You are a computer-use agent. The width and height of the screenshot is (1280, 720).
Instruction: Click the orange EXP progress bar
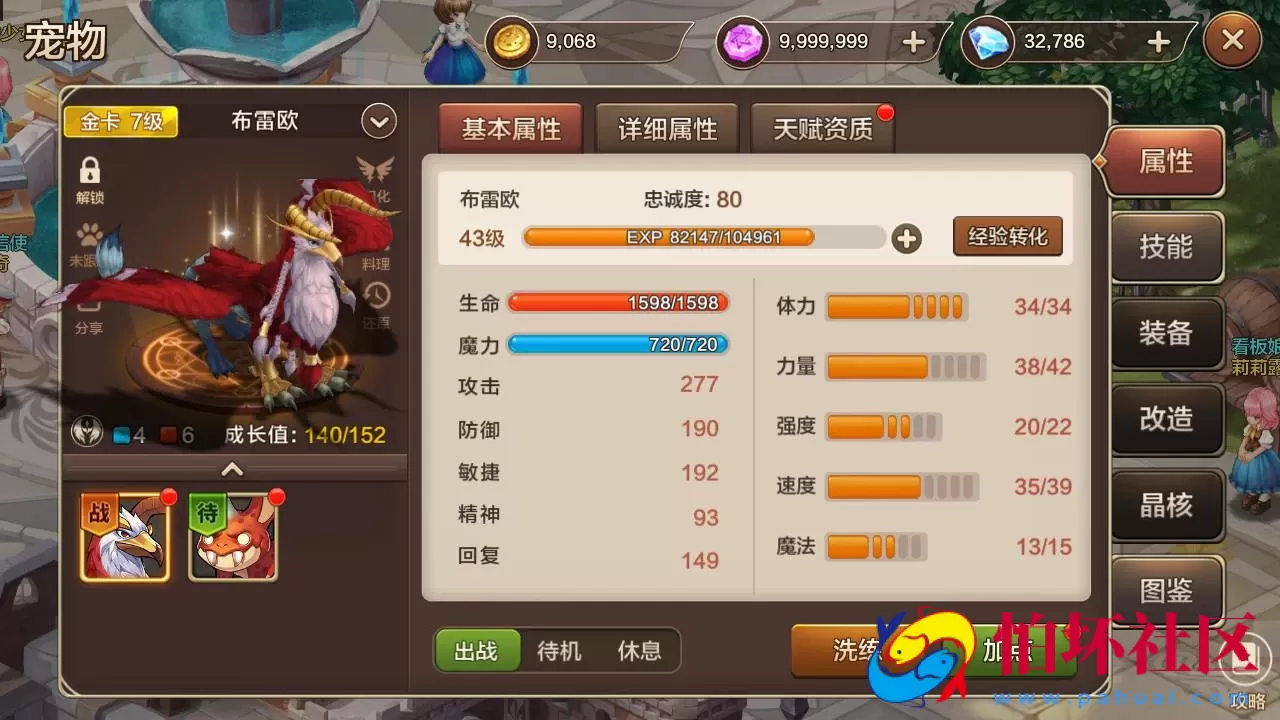[x=668, y=238]
